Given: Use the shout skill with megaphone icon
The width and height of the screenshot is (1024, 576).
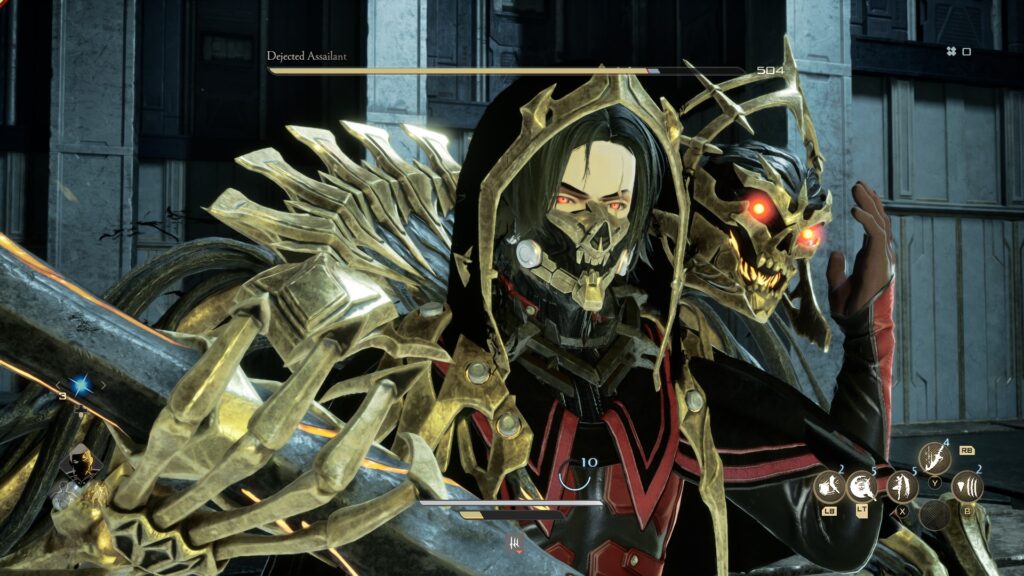Looking at the screenshot, I should 828,487.
